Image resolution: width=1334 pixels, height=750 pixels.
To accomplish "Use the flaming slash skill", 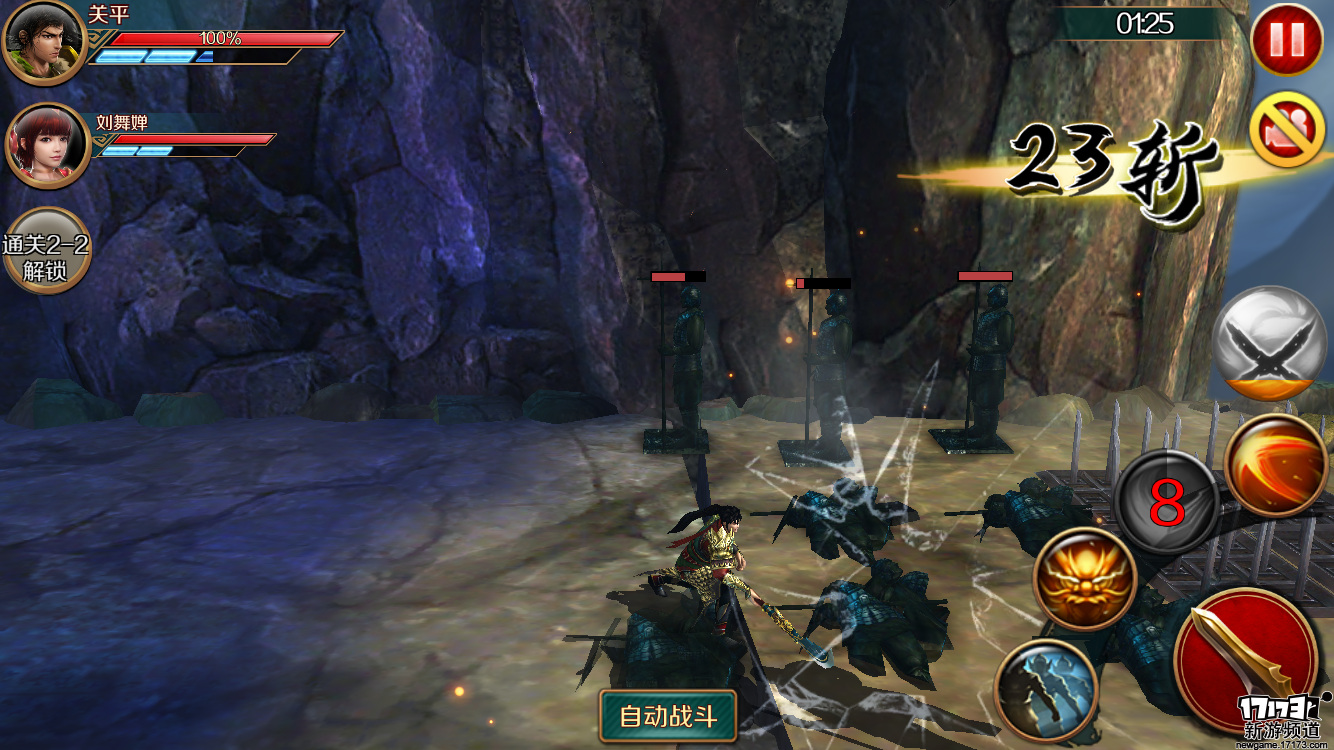I will point(1276,465).
